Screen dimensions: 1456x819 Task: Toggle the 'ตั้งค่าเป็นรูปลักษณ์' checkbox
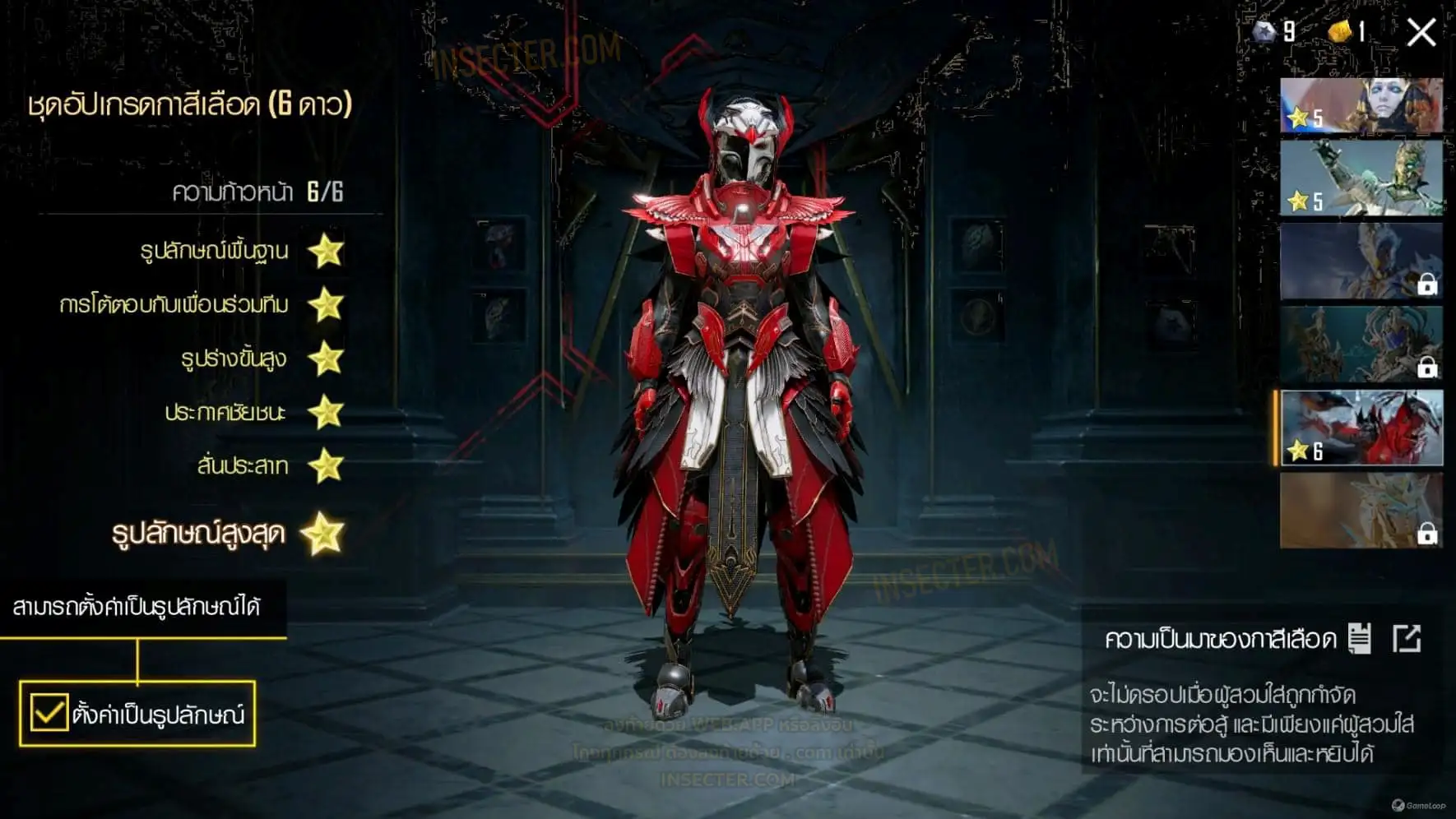point(49,712)
